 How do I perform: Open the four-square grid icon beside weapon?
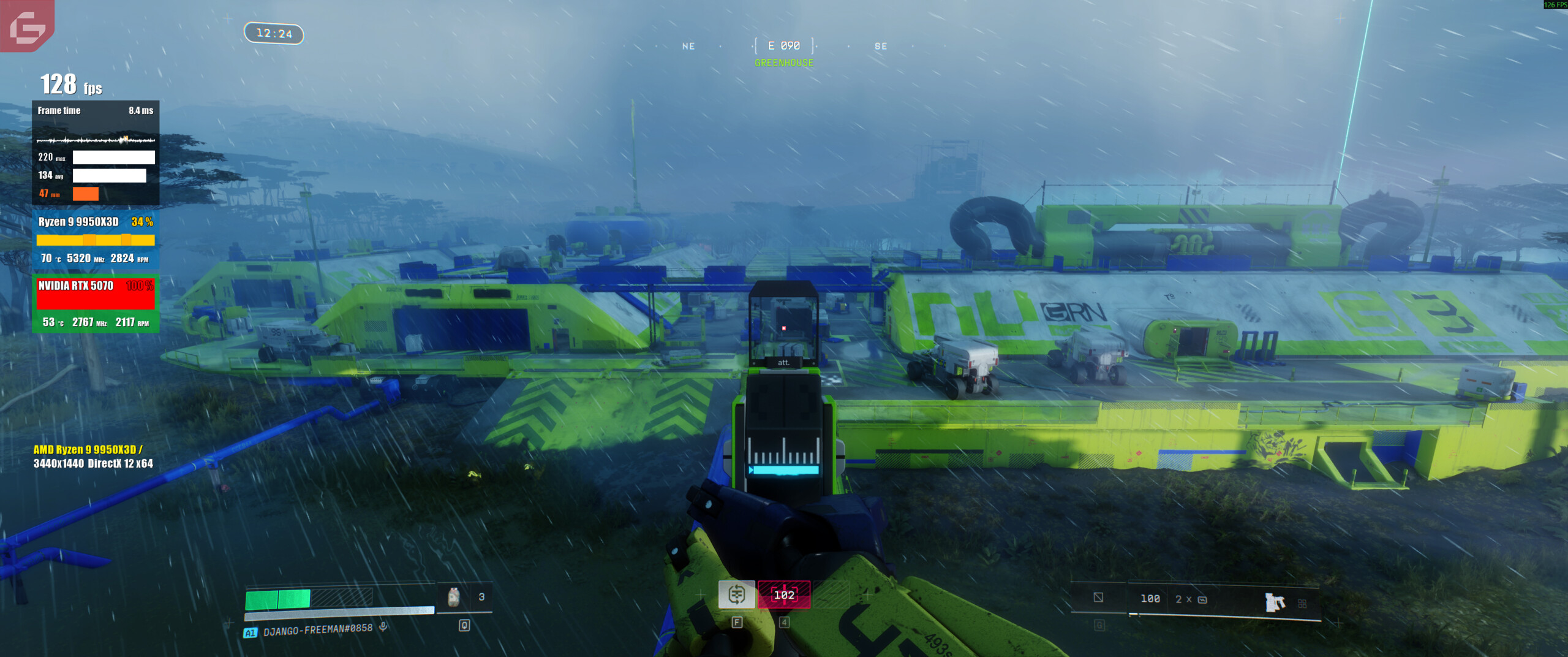1302,604
